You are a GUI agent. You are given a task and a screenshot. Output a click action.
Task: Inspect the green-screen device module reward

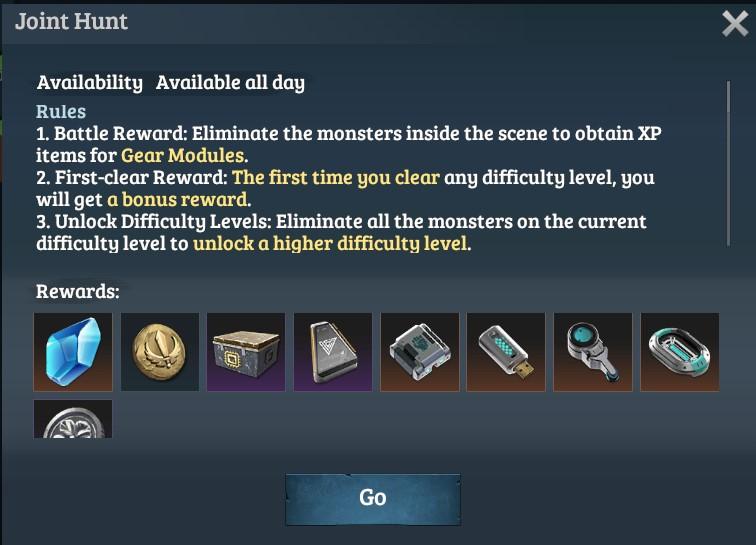(420, 352)
